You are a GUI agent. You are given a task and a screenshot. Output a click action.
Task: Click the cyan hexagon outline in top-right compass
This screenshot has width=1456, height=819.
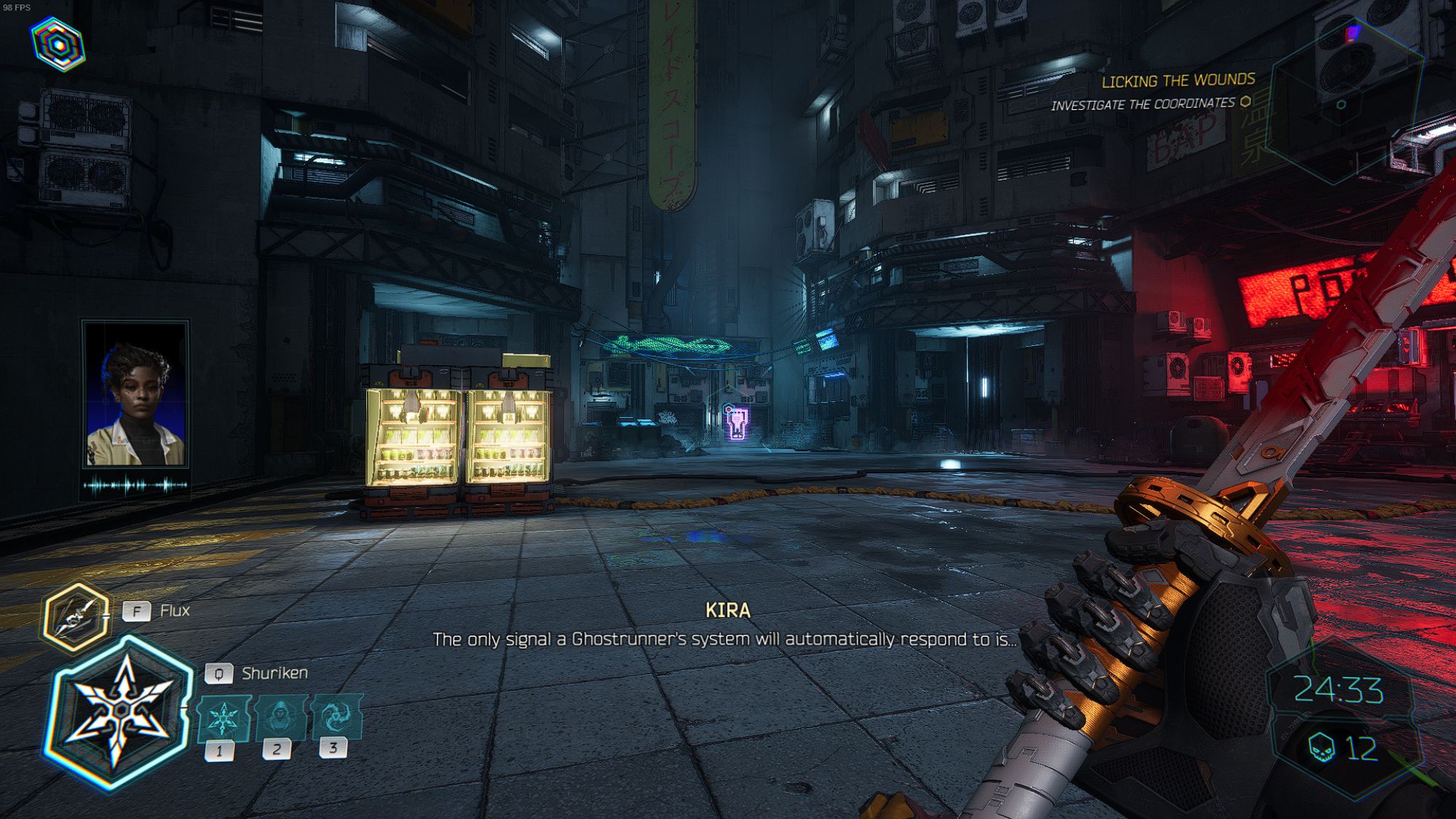point(1341,104)
